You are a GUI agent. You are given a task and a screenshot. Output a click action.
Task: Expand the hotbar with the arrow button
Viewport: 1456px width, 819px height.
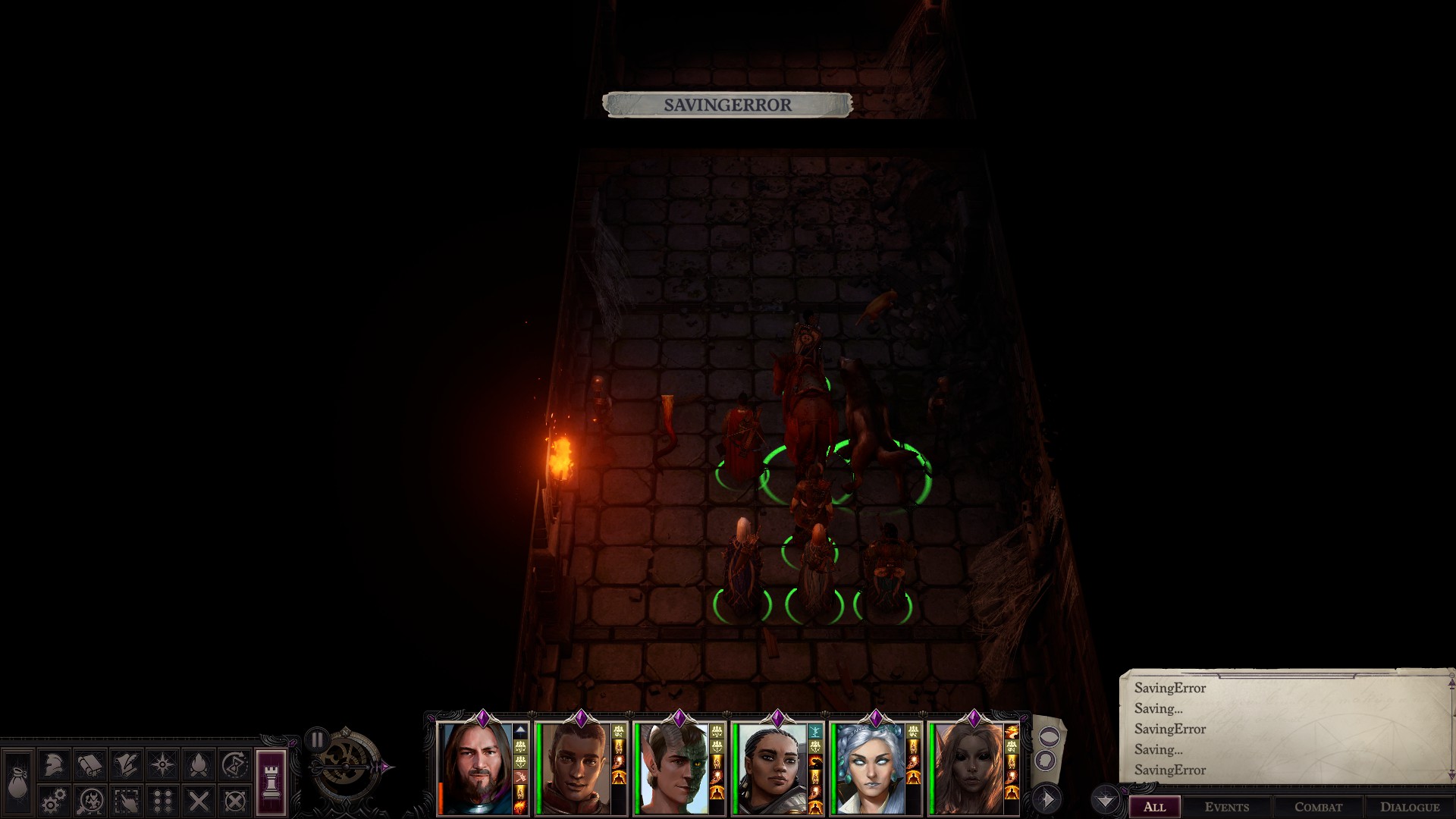click(x=1049, y=798)
